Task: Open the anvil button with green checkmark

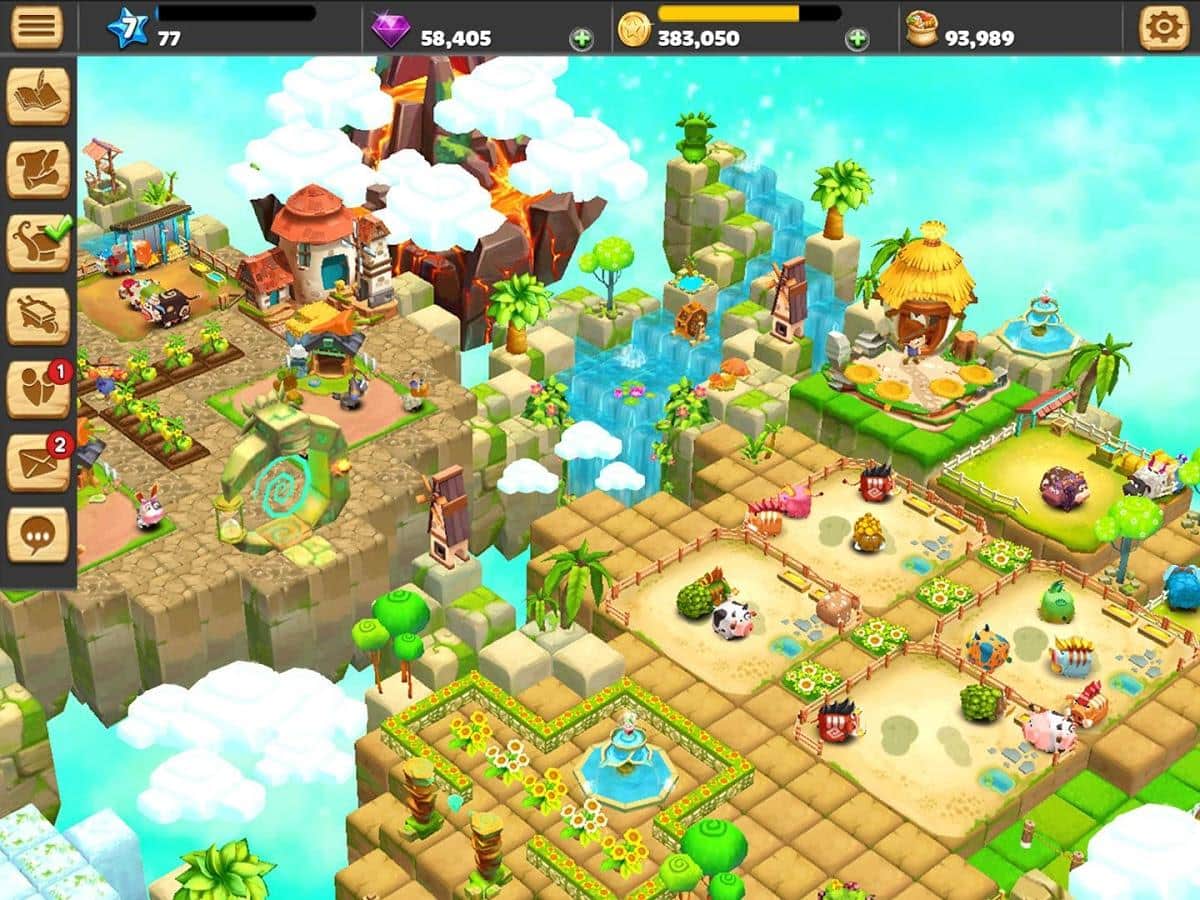Action: (x=39, y=243)
